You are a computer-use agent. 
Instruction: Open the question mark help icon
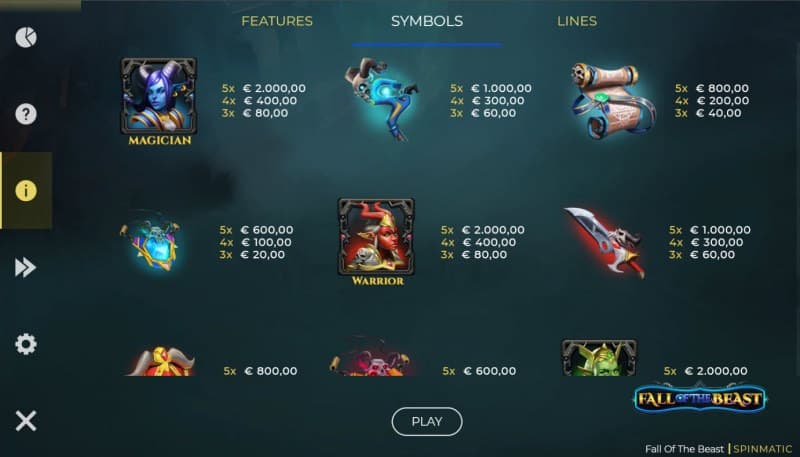pos(26,113)
